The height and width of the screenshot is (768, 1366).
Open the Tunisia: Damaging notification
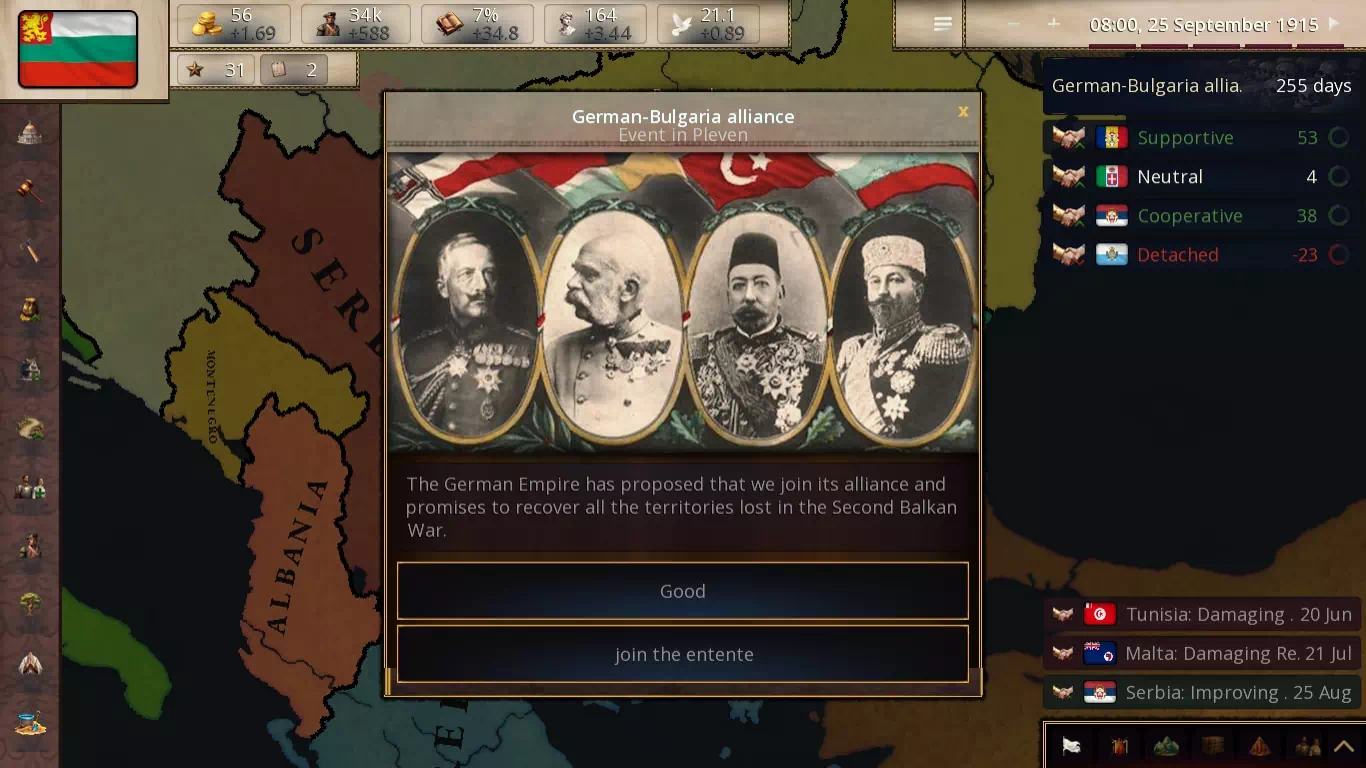1200,614
